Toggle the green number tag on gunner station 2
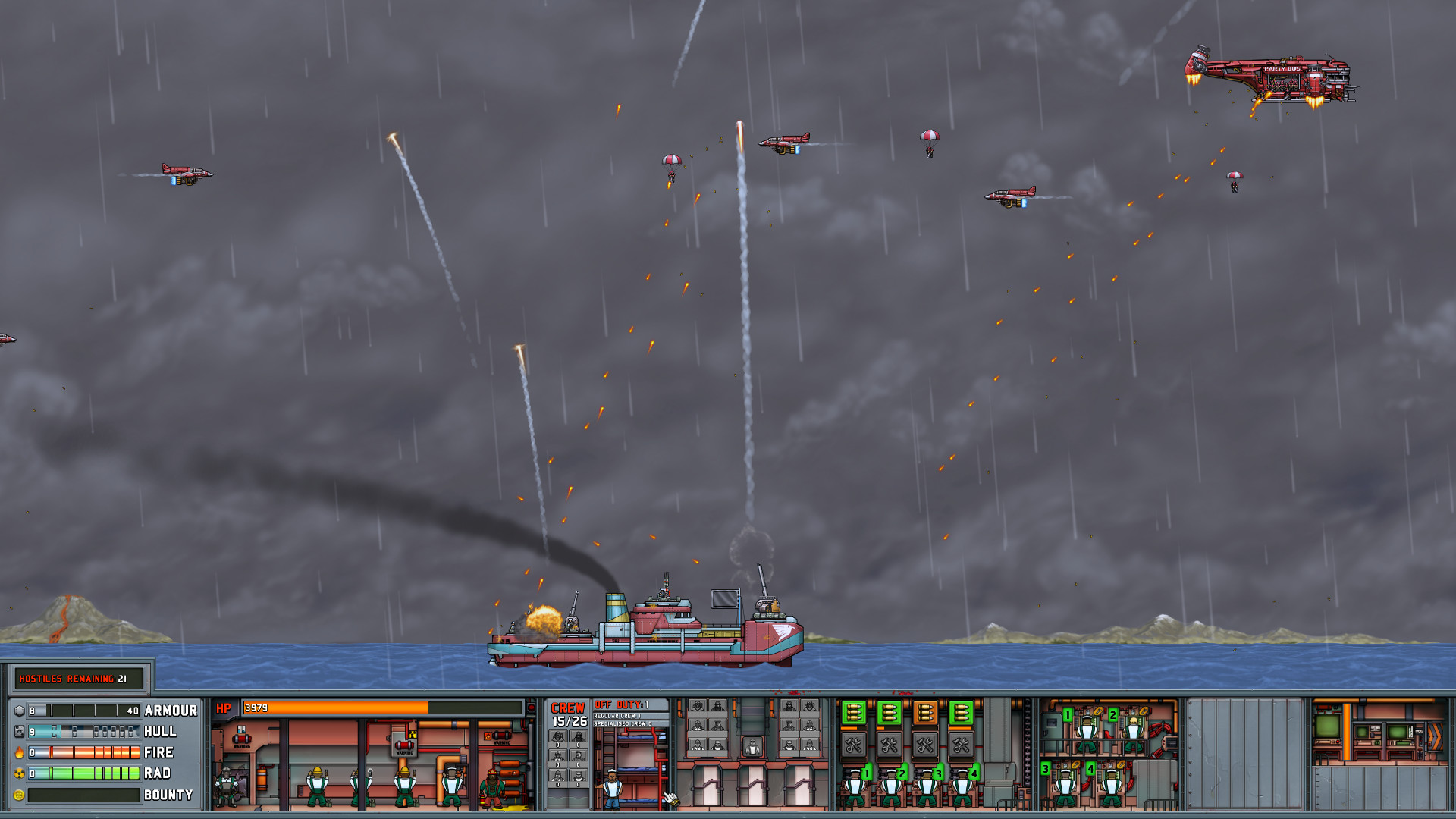This screenshot has height=819, width=1456. pyautogui.click(x=902, y=773)
